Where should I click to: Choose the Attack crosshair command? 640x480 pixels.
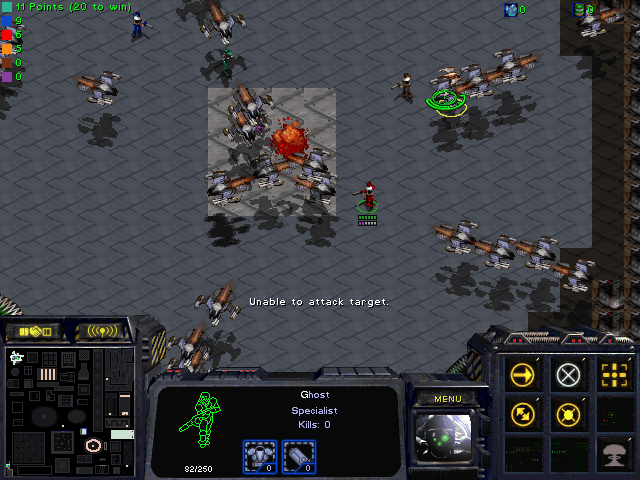click(613, 374)
